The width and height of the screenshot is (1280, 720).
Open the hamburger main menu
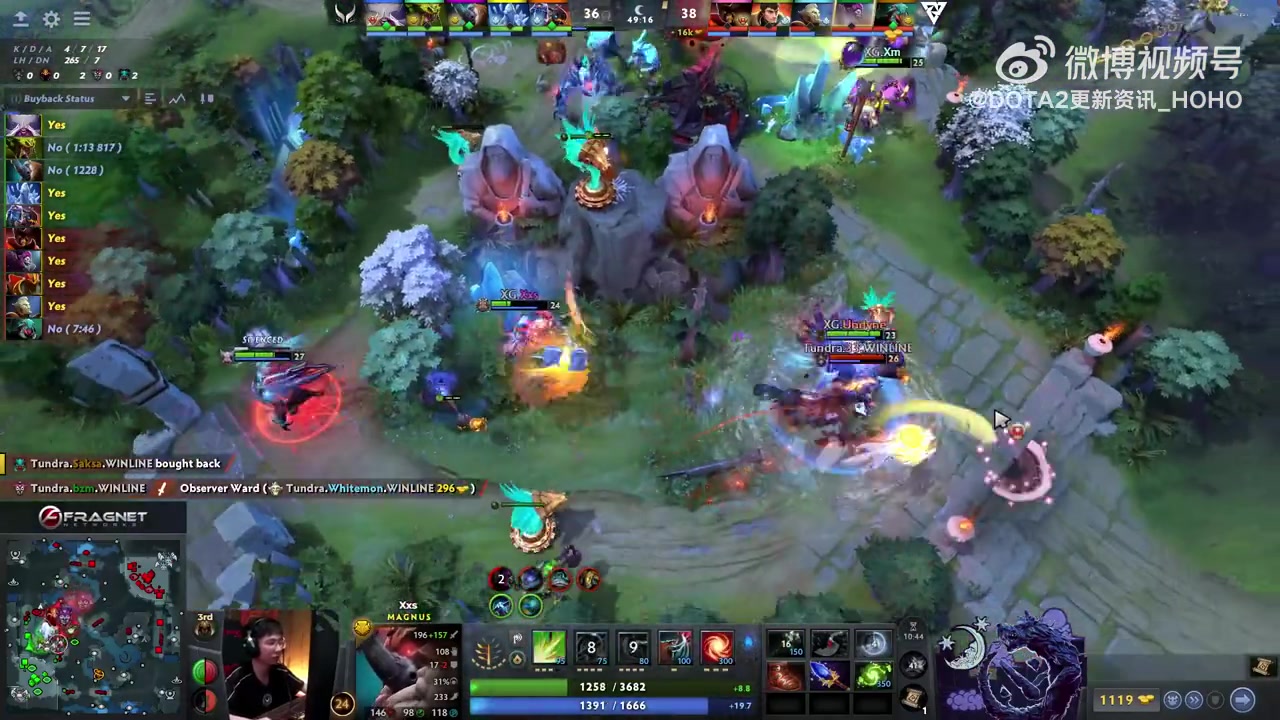pos(82,19)
